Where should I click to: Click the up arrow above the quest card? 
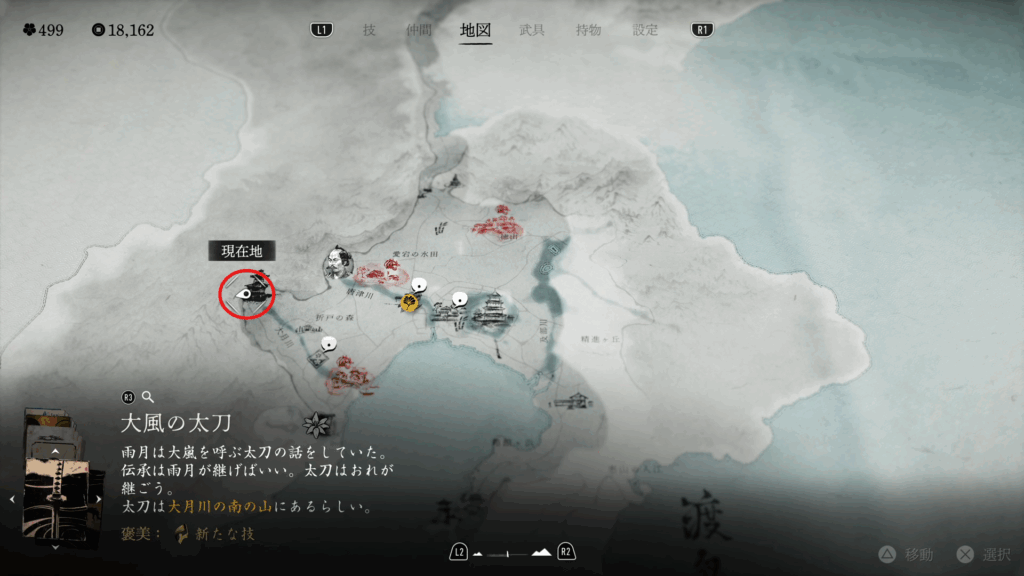[56, 452]
